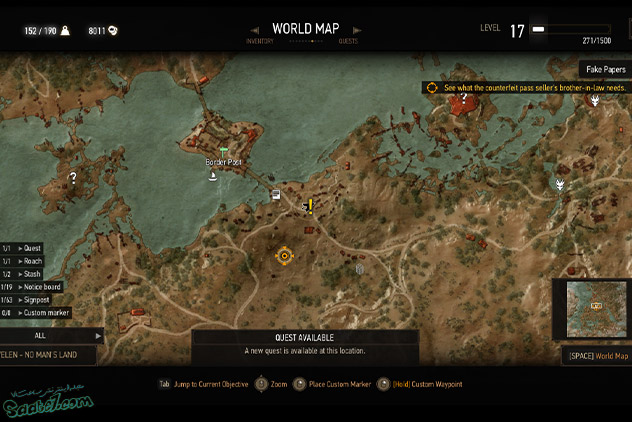
Task: Select the yellow exclamation quest marker
Action: point(310,205)
